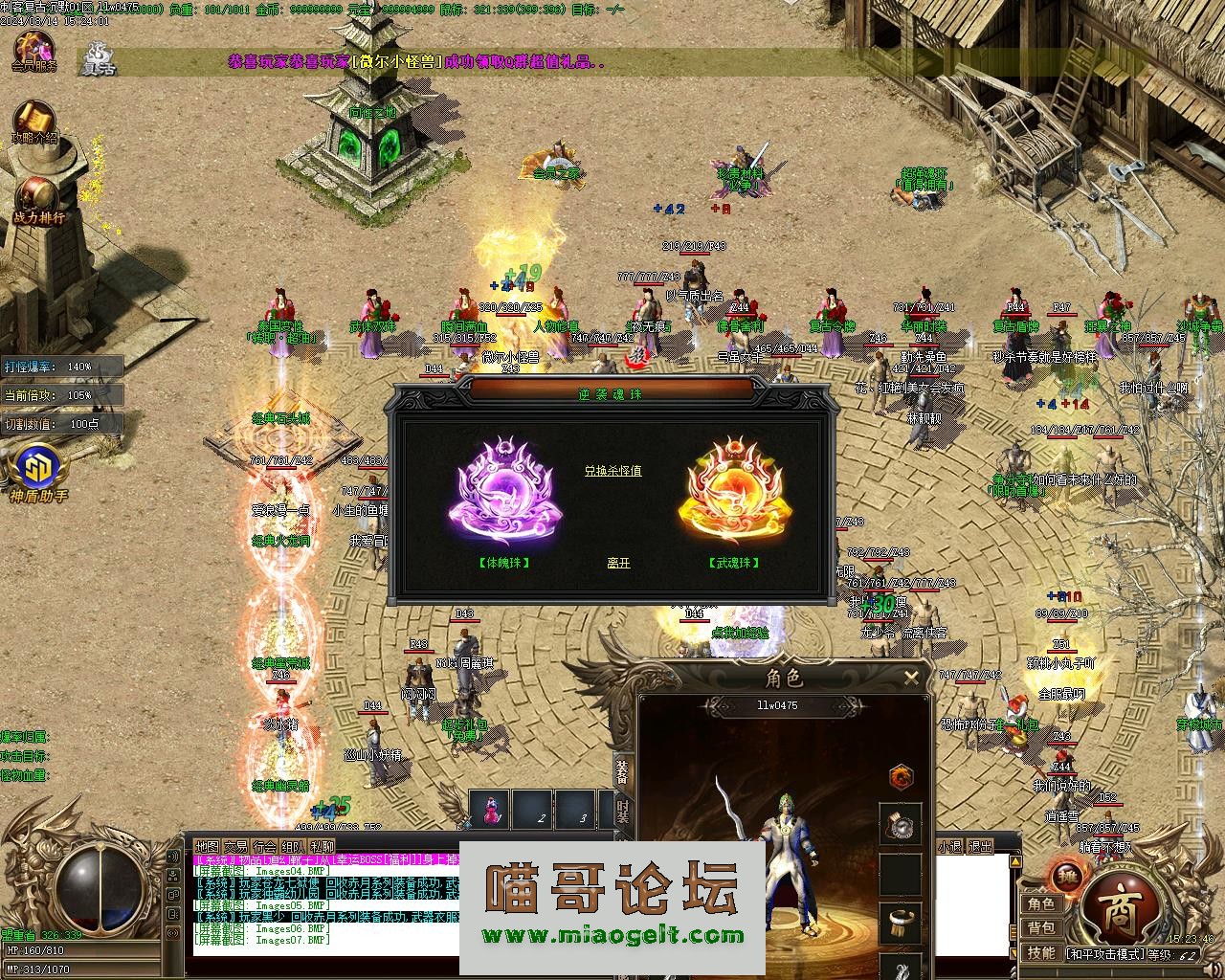
Task: Click the 复活 revive icon
Action: point(97,57)
